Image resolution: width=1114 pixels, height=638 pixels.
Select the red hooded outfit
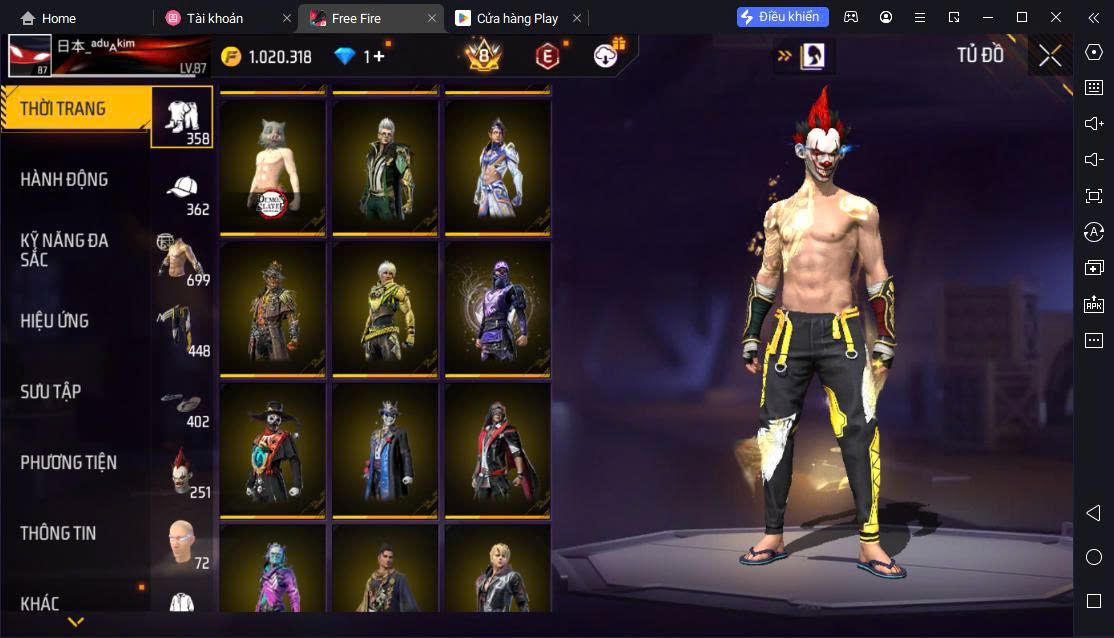click(x=497, y=449)
